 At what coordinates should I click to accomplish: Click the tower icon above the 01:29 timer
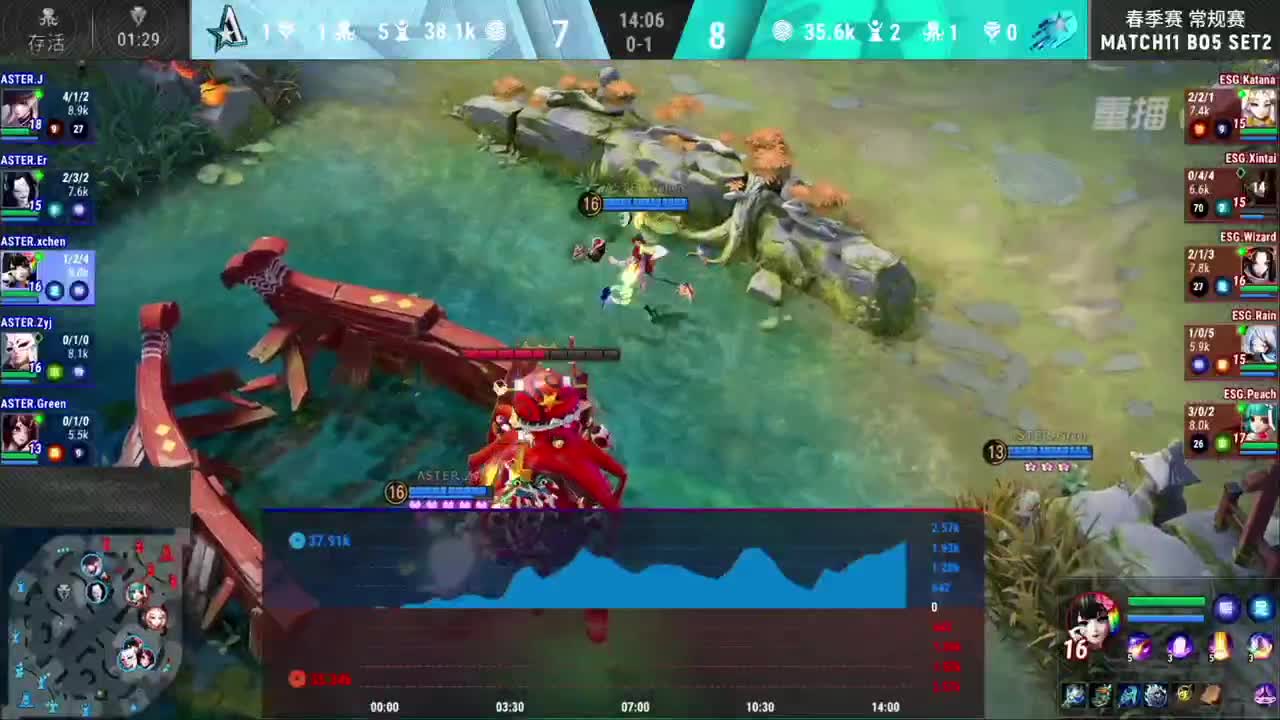pos(137,15)
